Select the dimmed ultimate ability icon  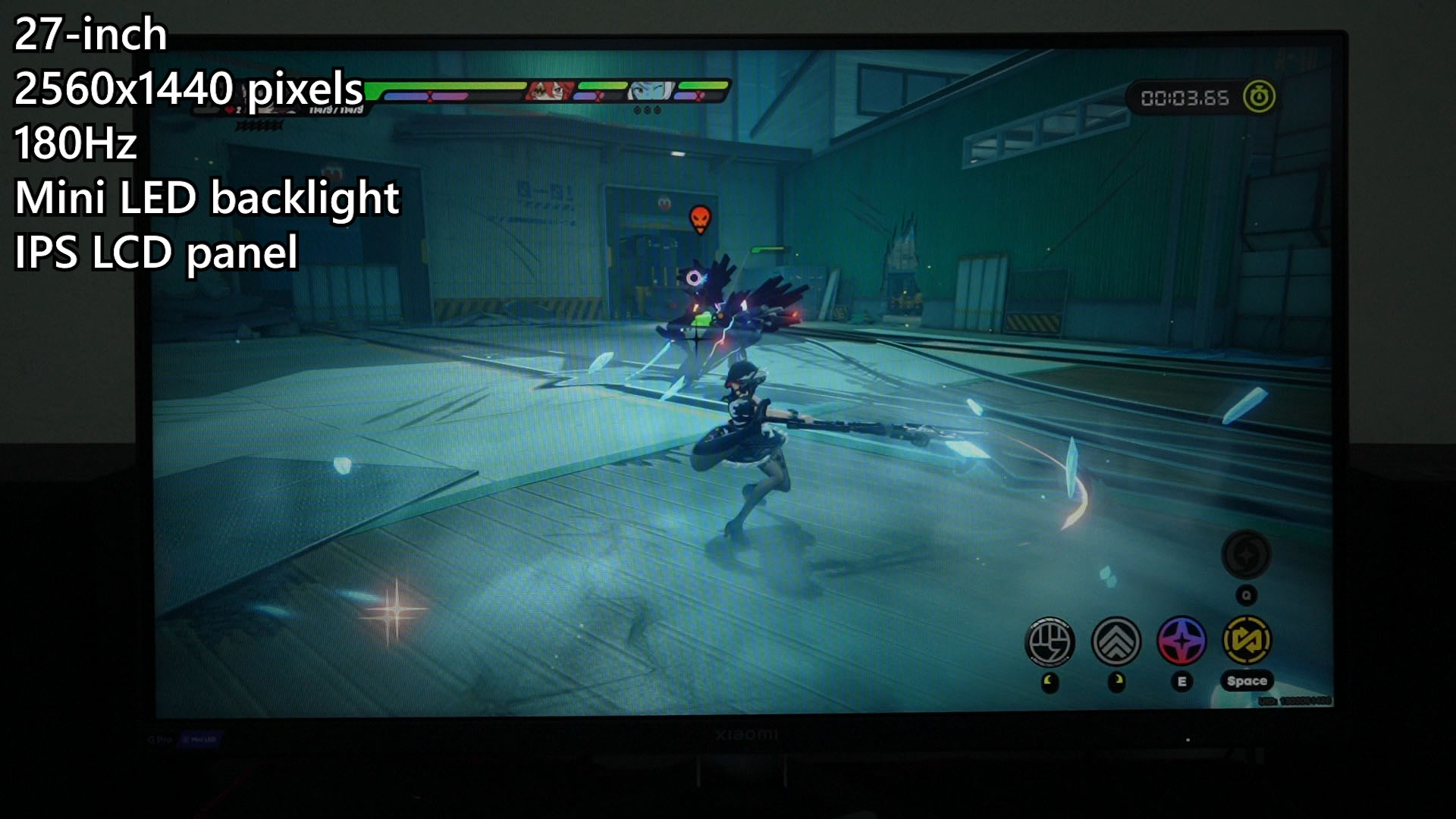click(x=1246, y=555)
